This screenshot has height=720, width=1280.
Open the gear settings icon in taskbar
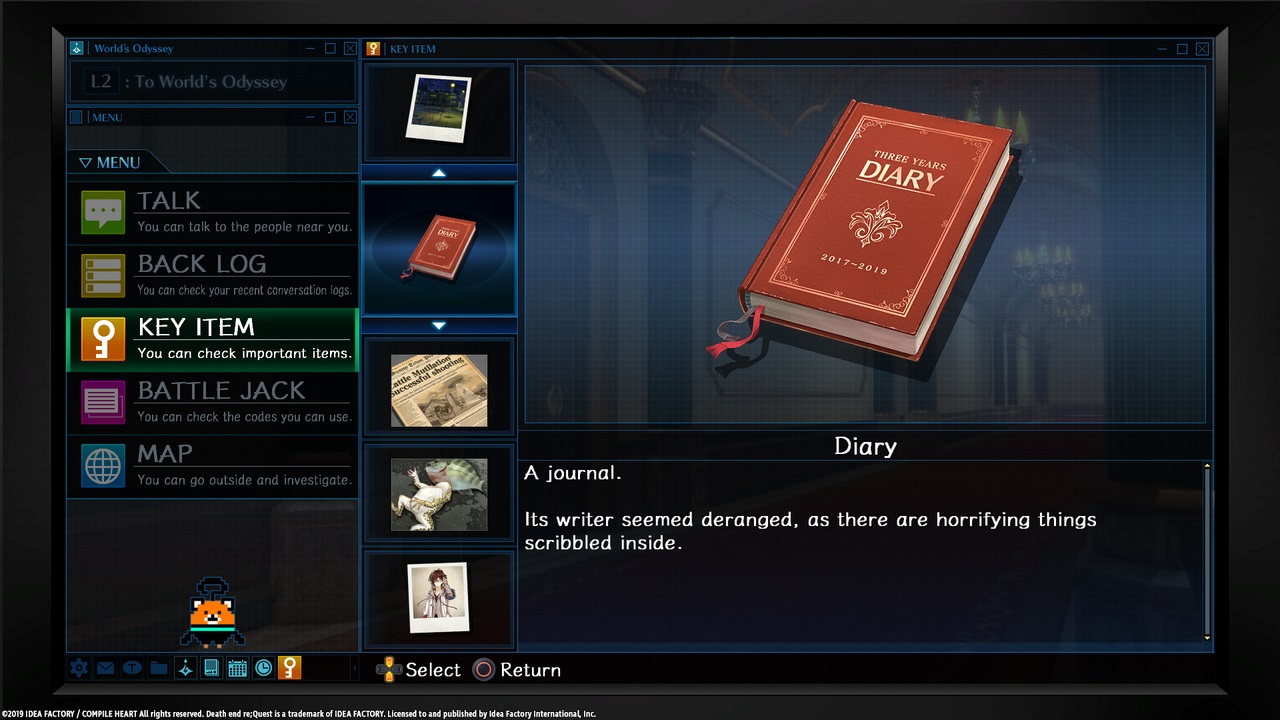point(79,668)
